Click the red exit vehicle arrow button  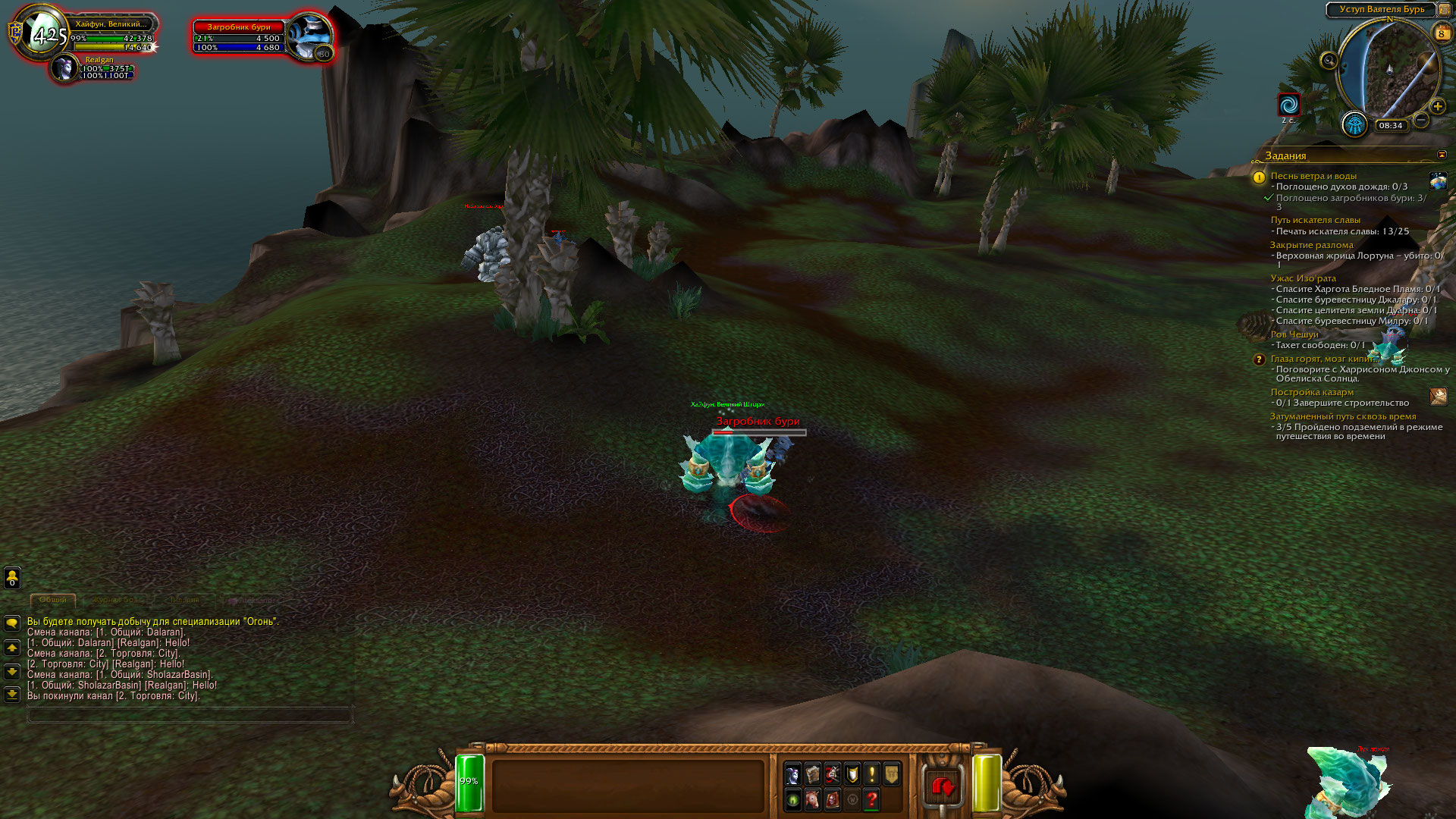(x=943, y=787)
